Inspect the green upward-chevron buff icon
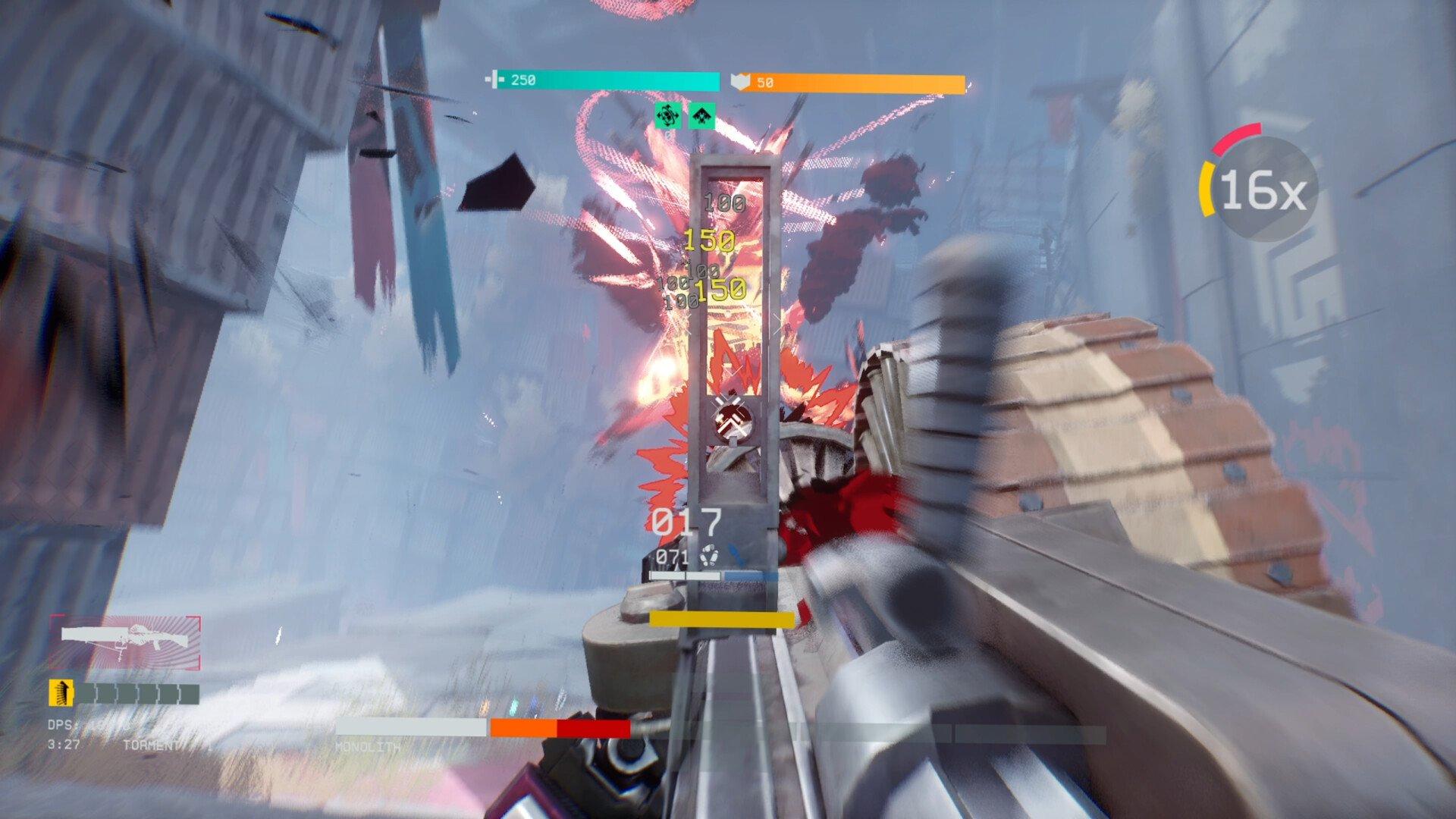The width and height of the screenshot is (1456, 819). [702, 116]
